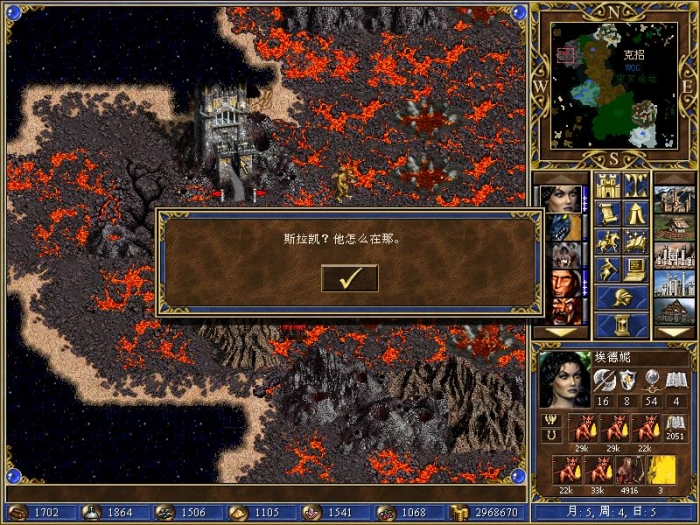Viewport: 700px width, 525px height.
Task: Open adventure options button
Action: [x=608, y=269]
